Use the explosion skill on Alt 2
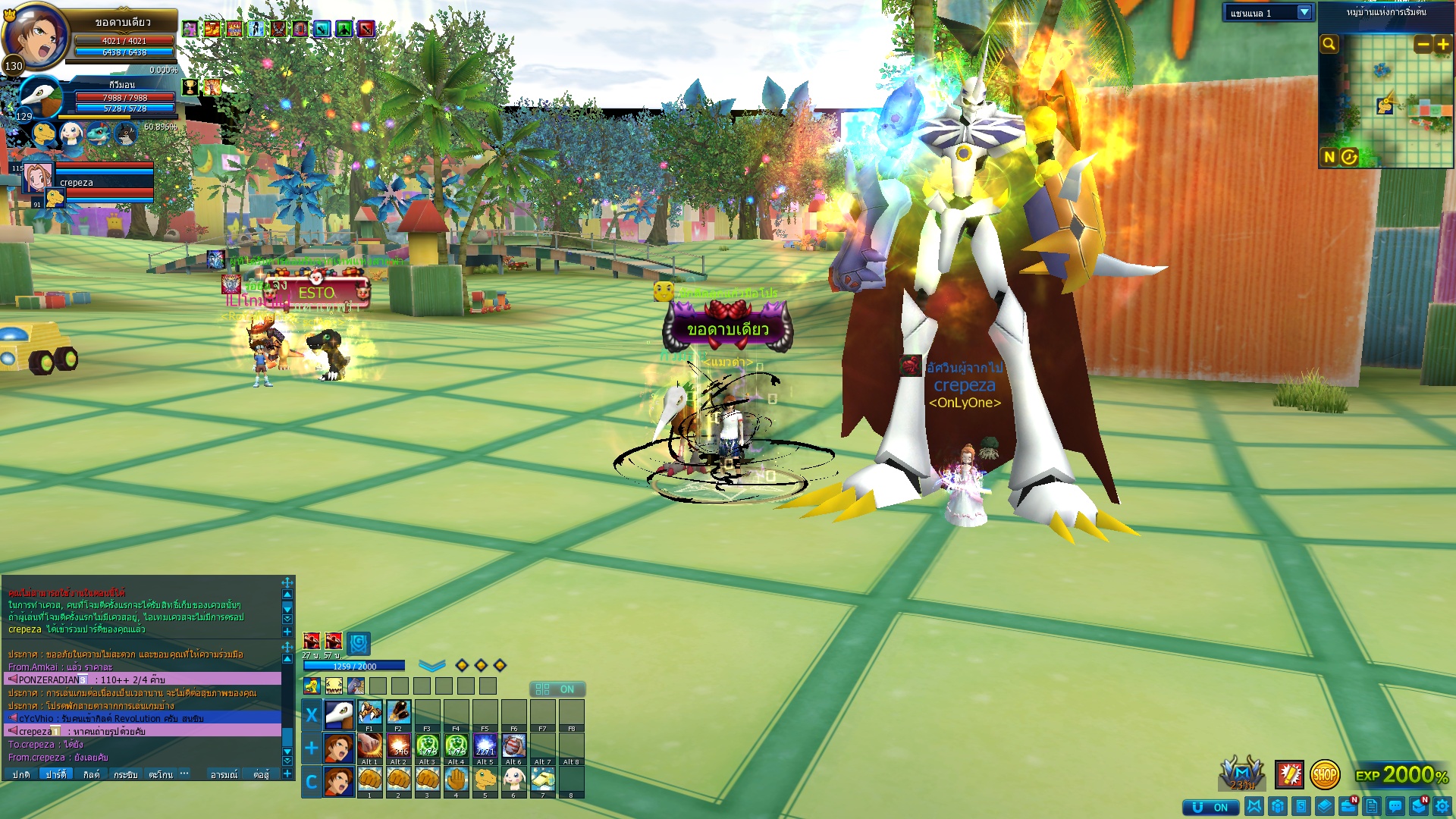Image resolution: width=1456 pixels, height=819 pixels. 399,746
